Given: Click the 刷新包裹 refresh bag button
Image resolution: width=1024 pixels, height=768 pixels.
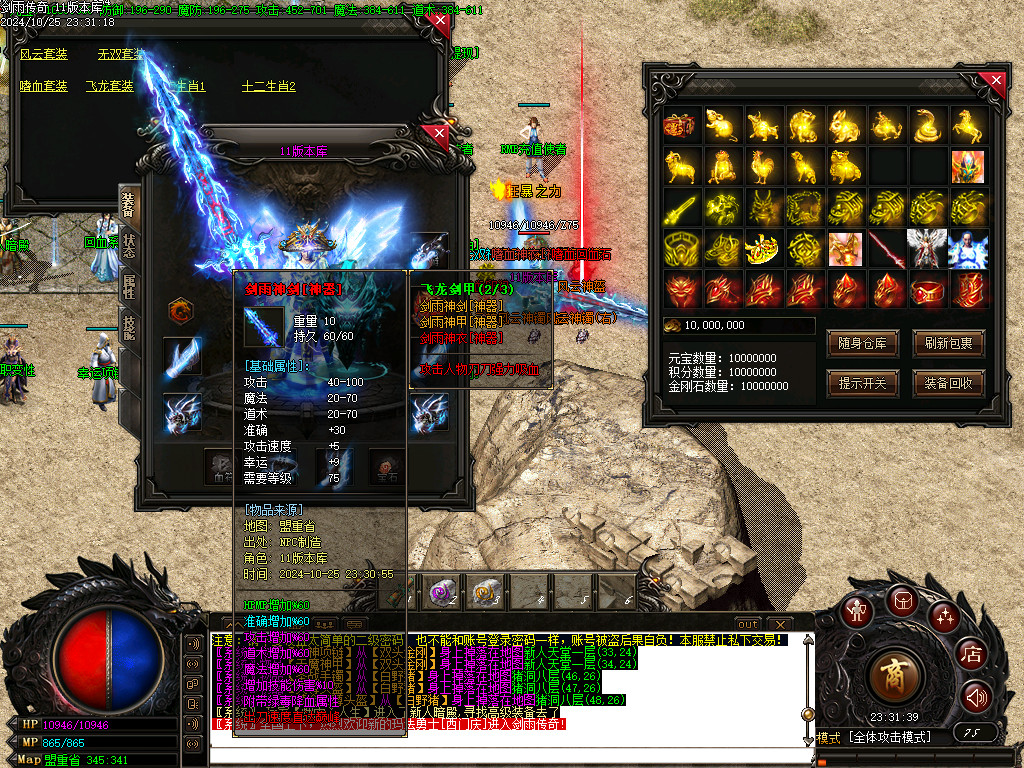Looking at the screenshot, I should [x=948, y=343].
